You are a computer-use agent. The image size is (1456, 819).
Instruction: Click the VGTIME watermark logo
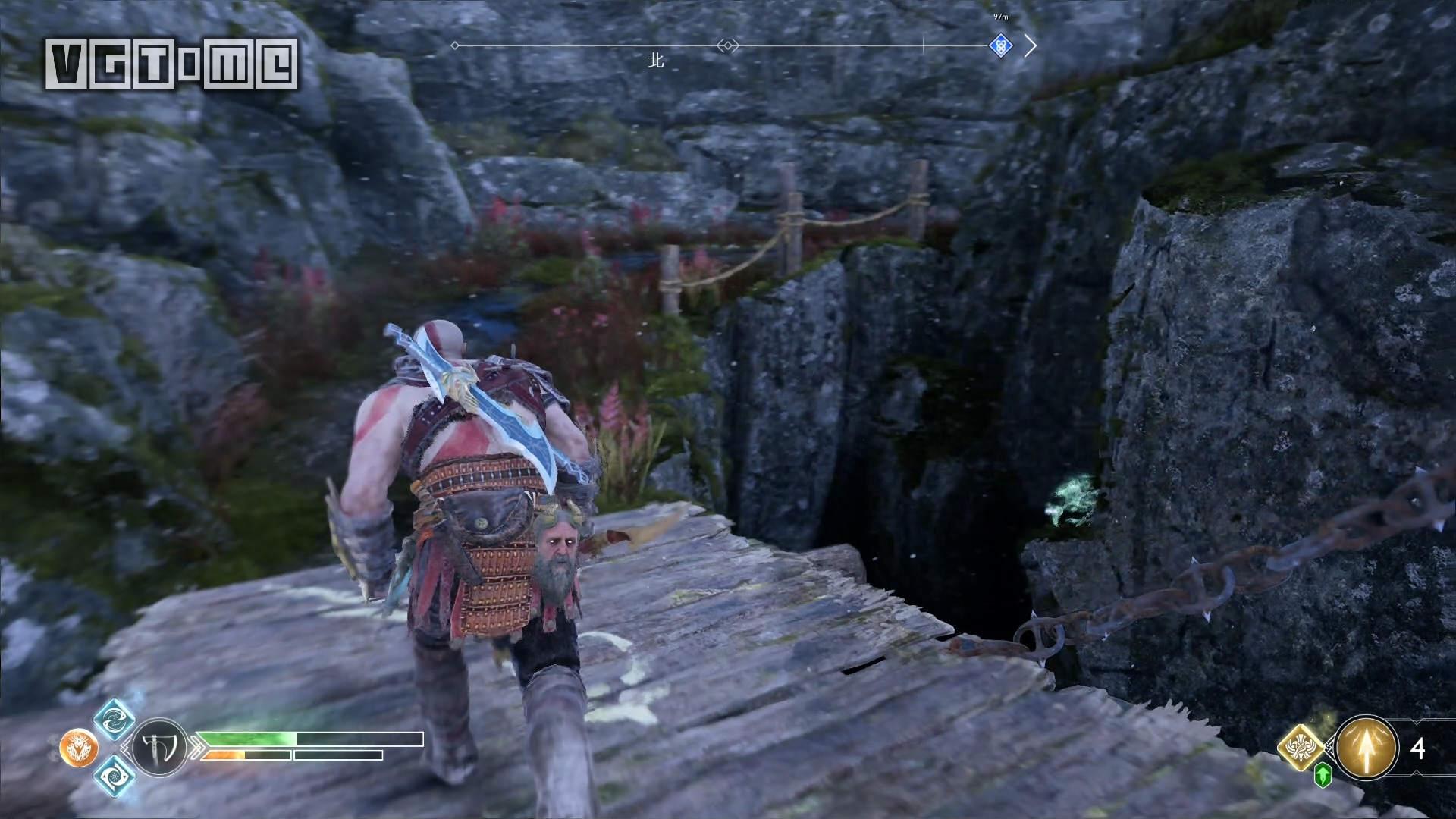[171, 64]
